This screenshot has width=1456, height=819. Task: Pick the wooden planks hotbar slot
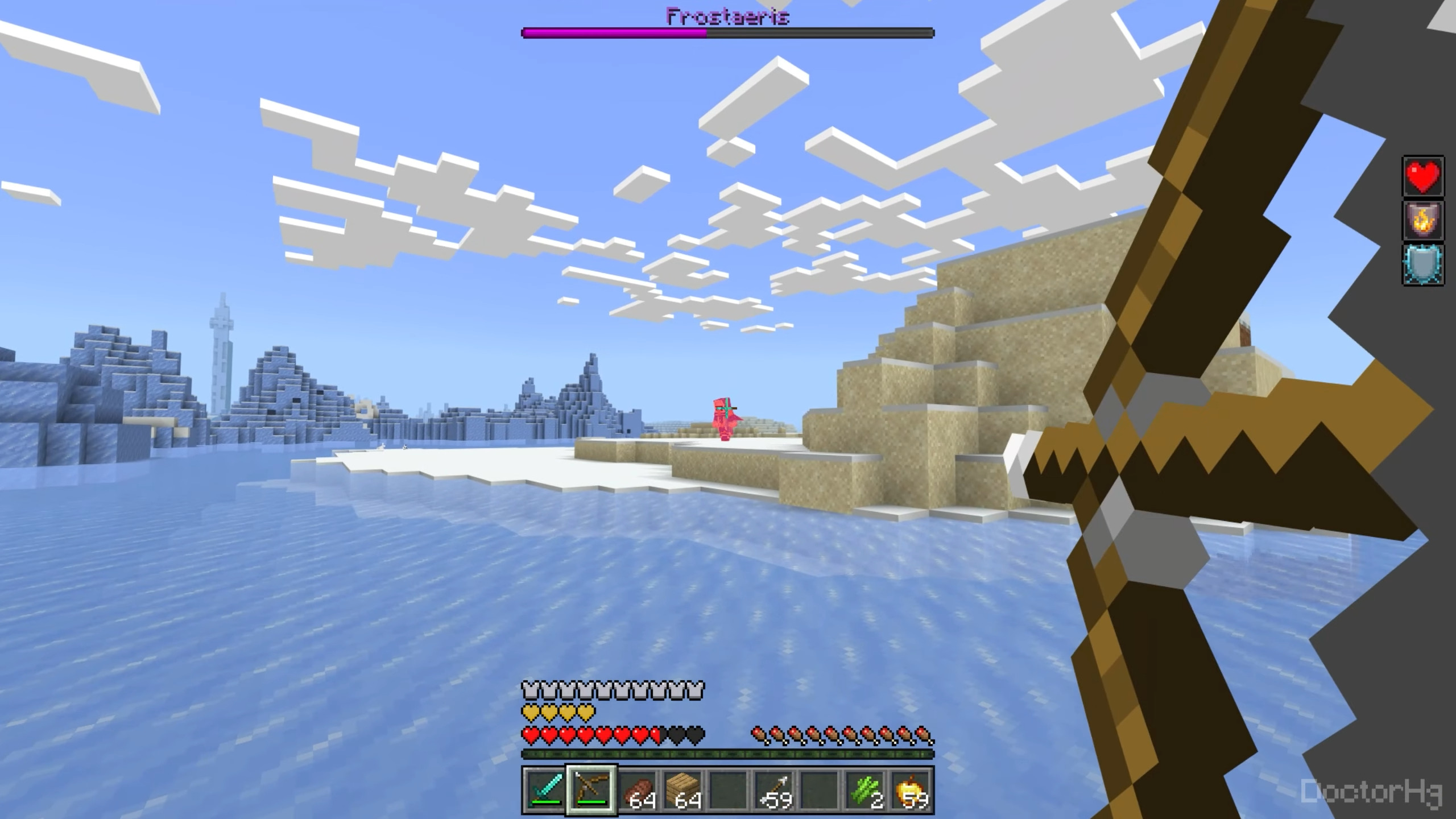click(682, 791)
